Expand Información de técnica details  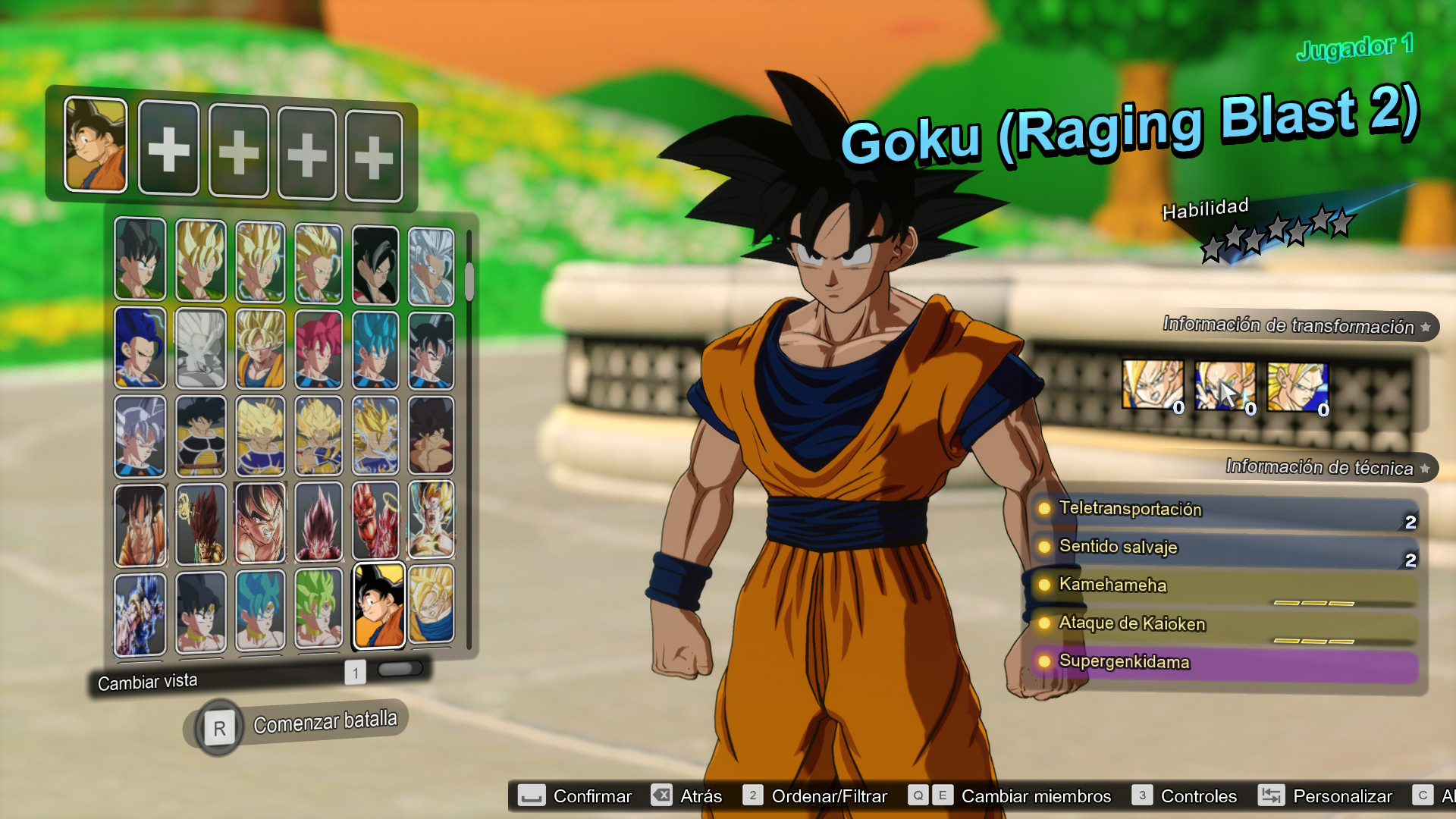tap(1424, 467)
